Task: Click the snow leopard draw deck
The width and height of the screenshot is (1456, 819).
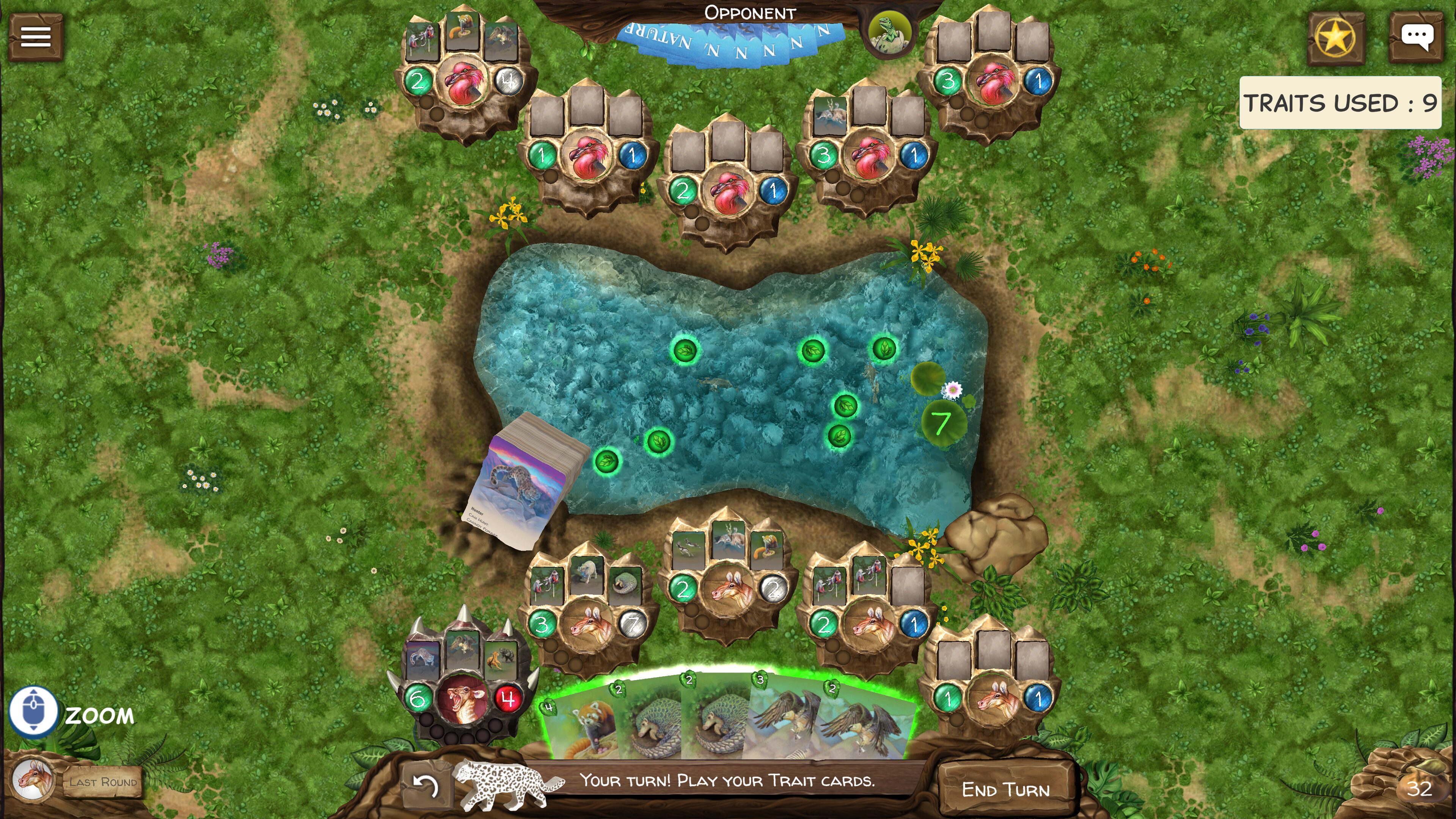Action: point(526,480)
